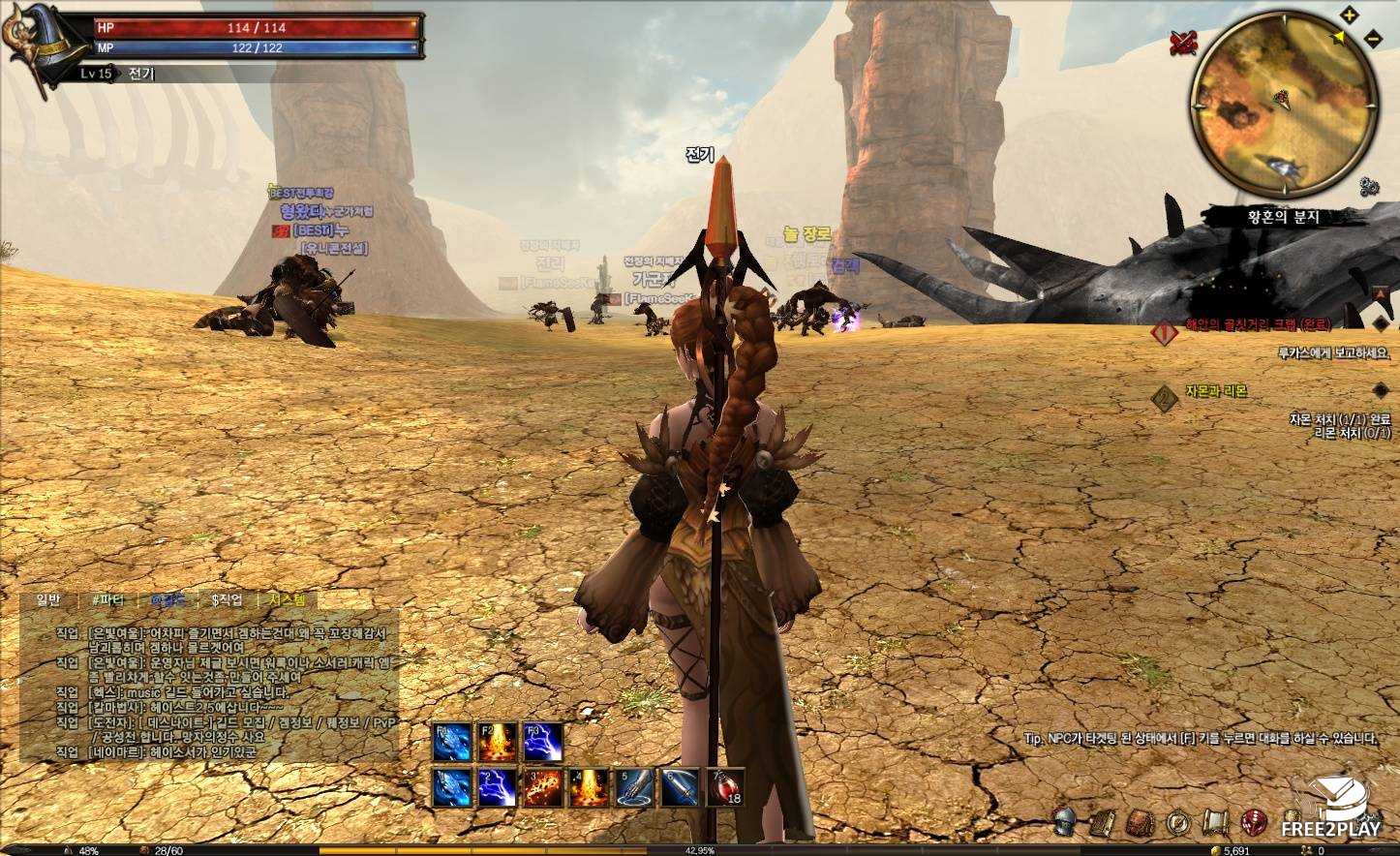Image resolution: width=1400 pixels, height=856 pixels.
Task: Click the circular minimap
Action: click(1284, 104)
